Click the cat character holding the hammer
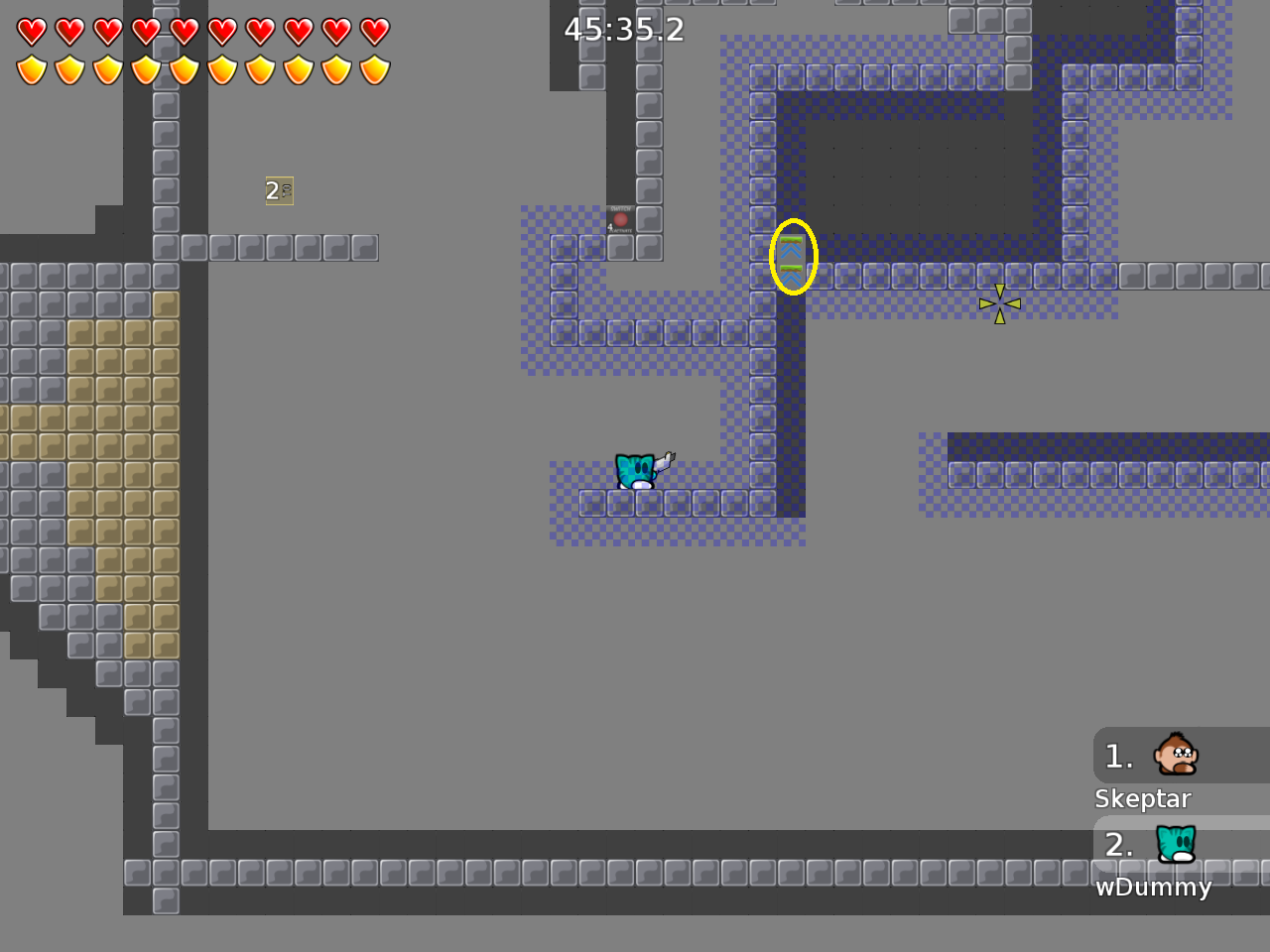The height and width of the screenshot is (952, 1270). [x=635, y=471]
